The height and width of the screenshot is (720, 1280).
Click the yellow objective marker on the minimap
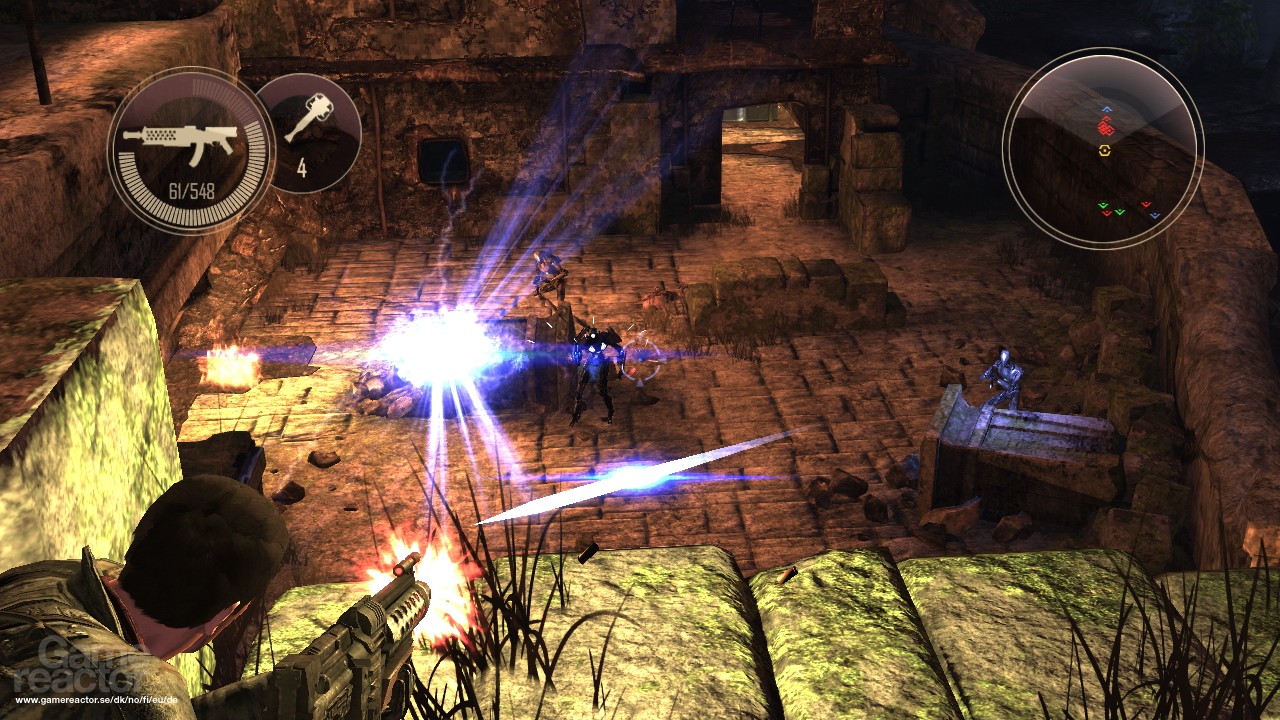[x=1104, y=150]
